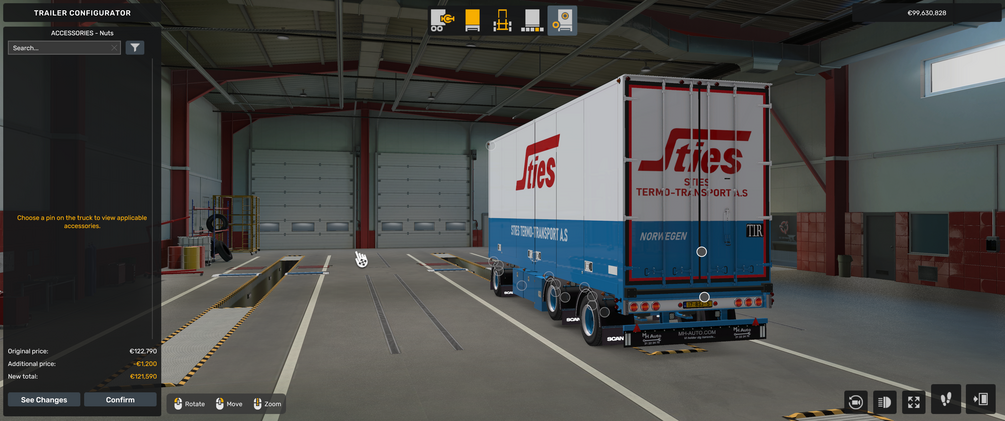
Task: Confirm the trailer changes
Action: (x=120, y=400)
